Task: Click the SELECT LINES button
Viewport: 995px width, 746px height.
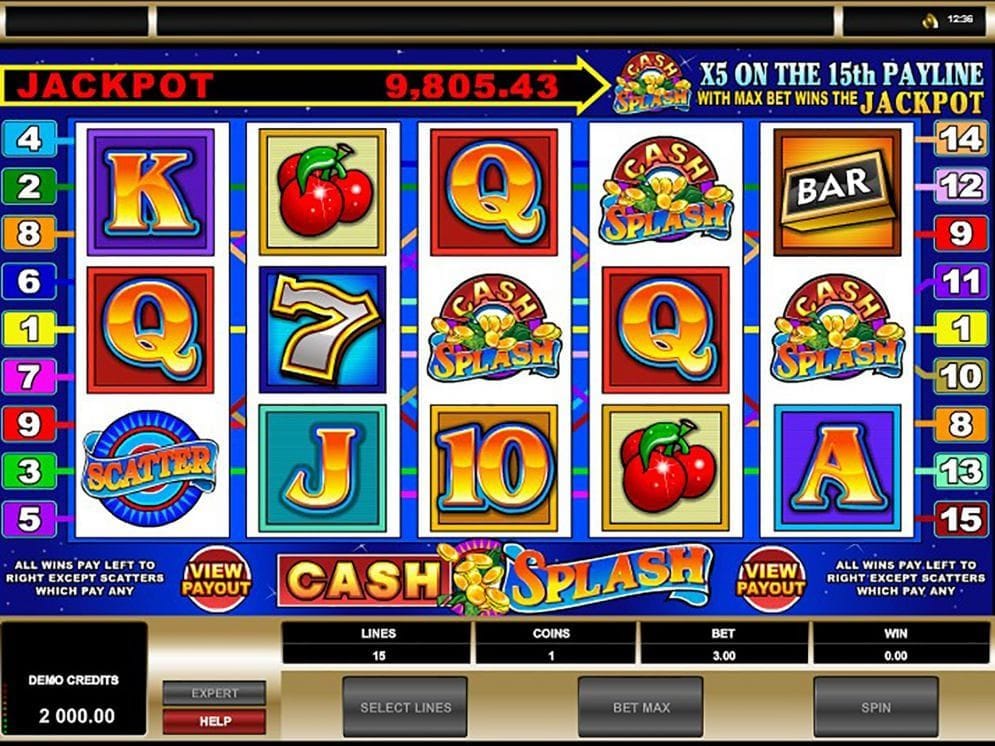Action: coord(405,707)
